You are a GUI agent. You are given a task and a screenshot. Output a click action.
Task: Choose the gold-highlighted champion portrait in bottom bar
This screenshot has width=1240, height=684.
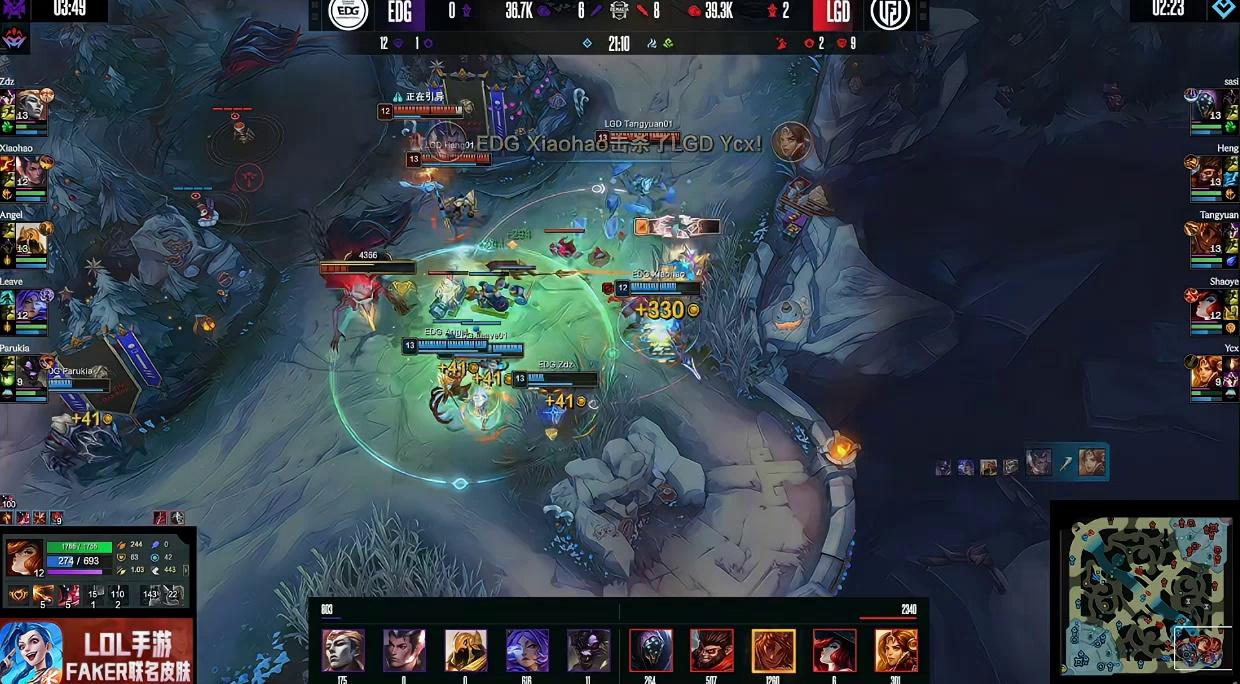[x=773, y=650]
